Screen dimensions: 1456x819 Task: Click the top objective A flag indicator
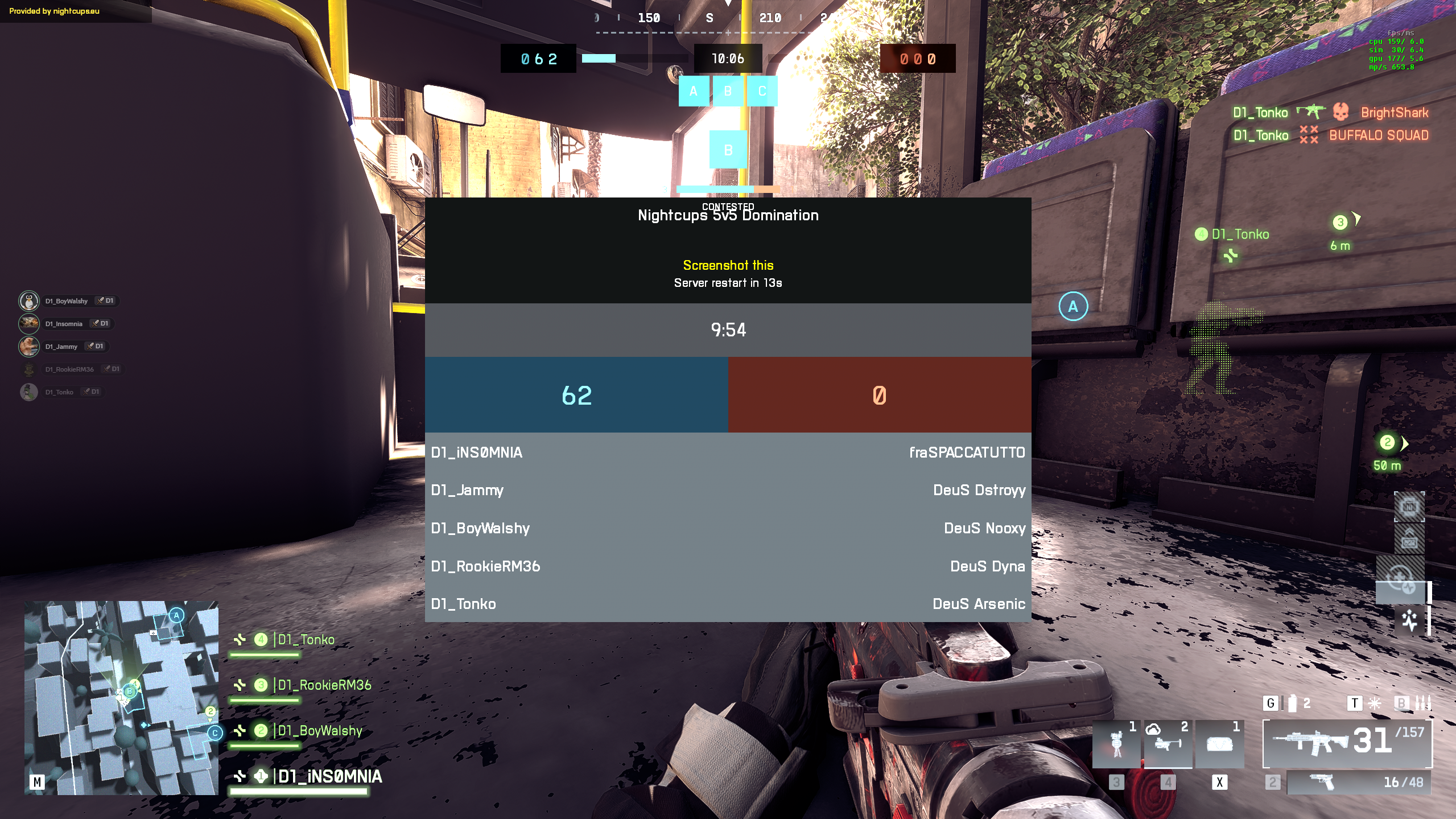693,91
